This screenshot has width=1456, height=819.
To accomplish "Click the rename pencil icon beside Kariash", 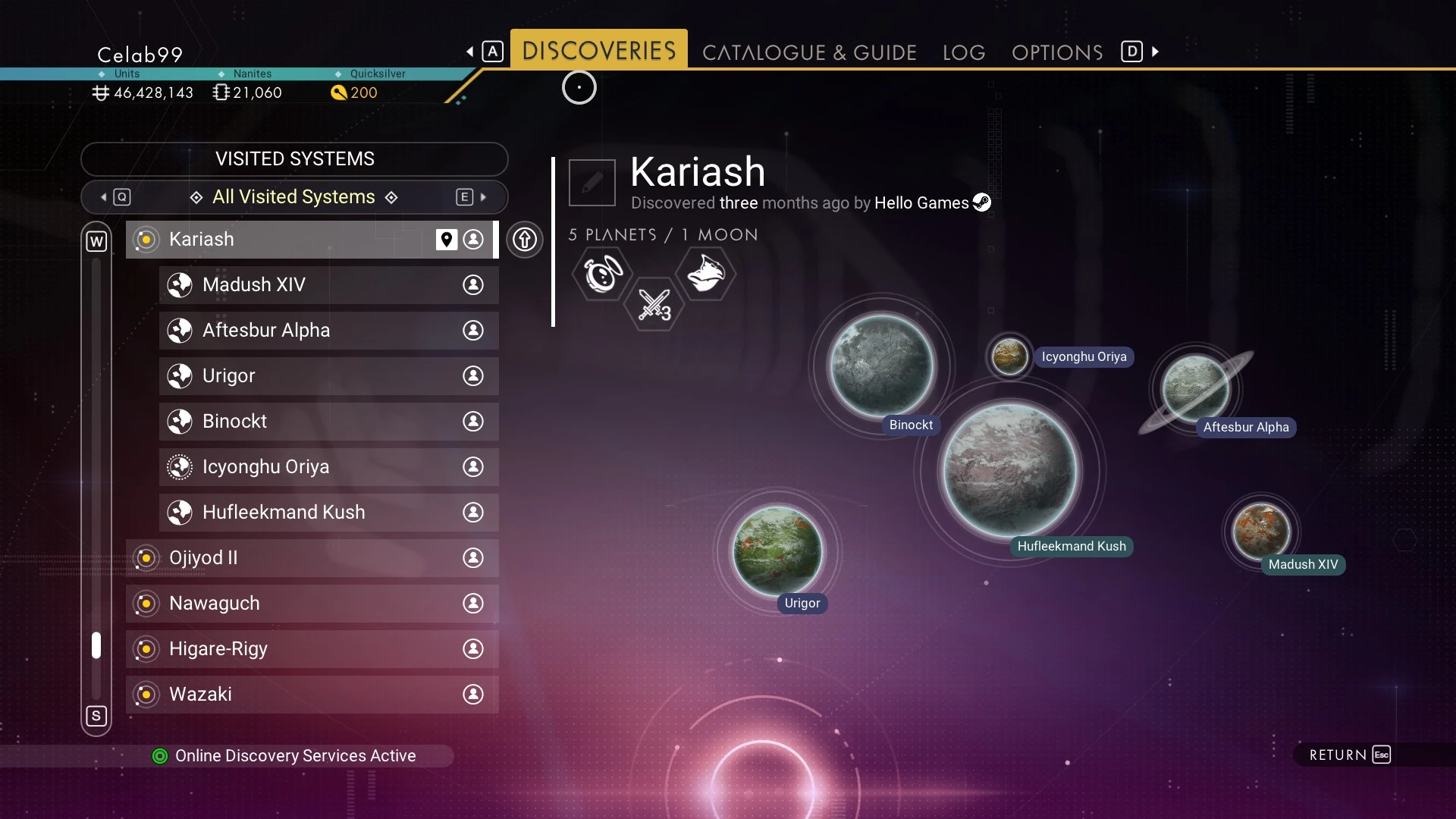I will pyautogui.click(x=592, y=183).
